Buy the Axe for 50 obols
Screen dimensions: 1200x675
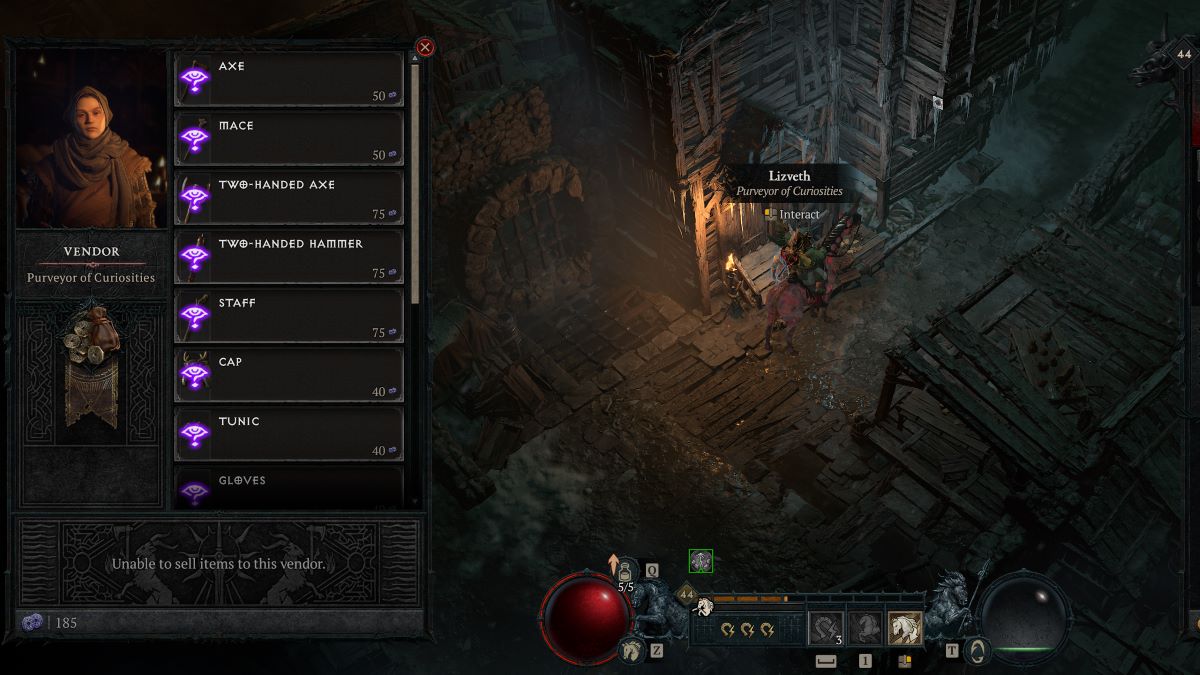point(289,79)
